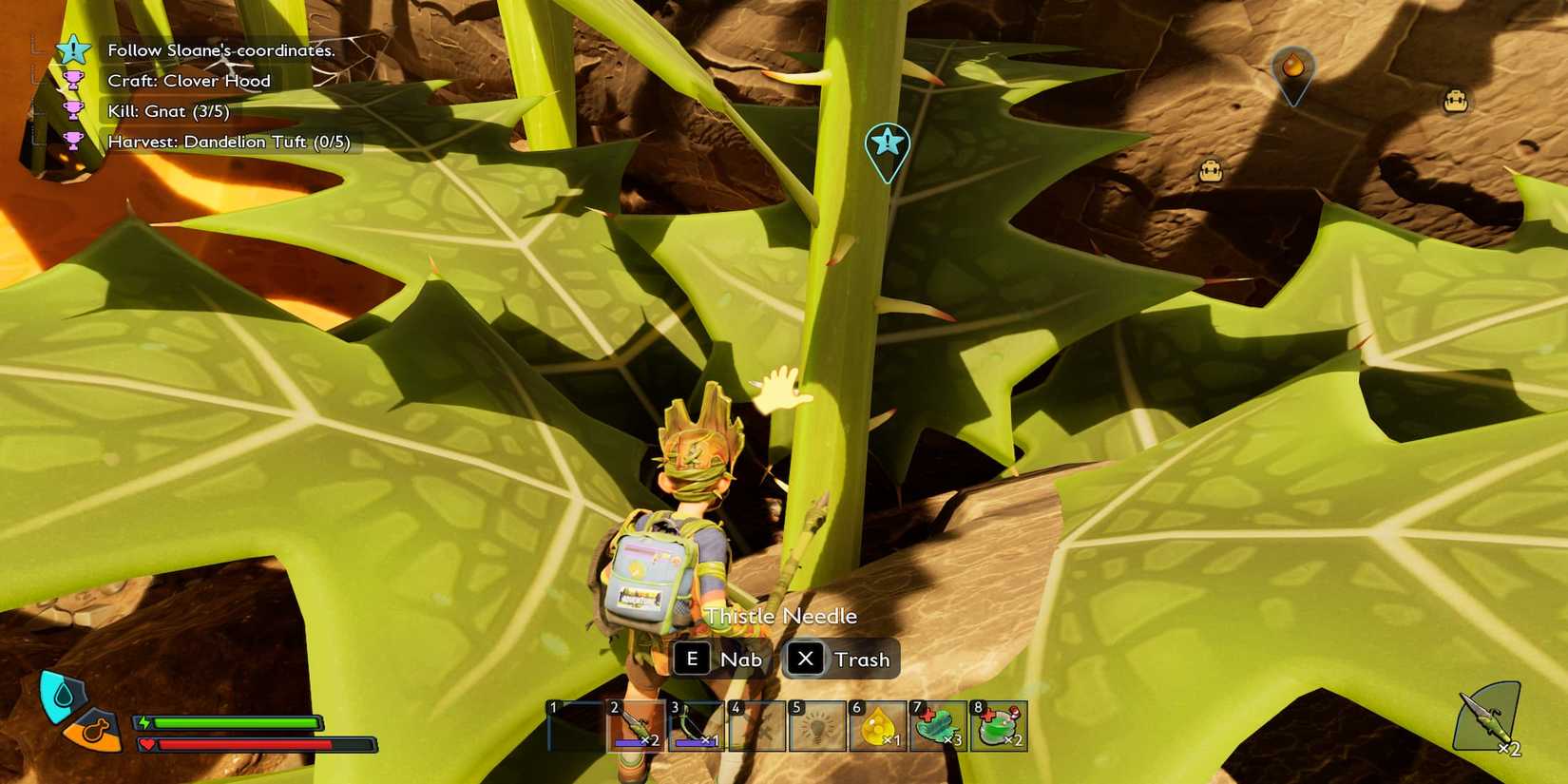Viewport: 1568px width, 784px height.
Task: Select the bow in hotbar slot 3
Action: click(x=696, y=724)
